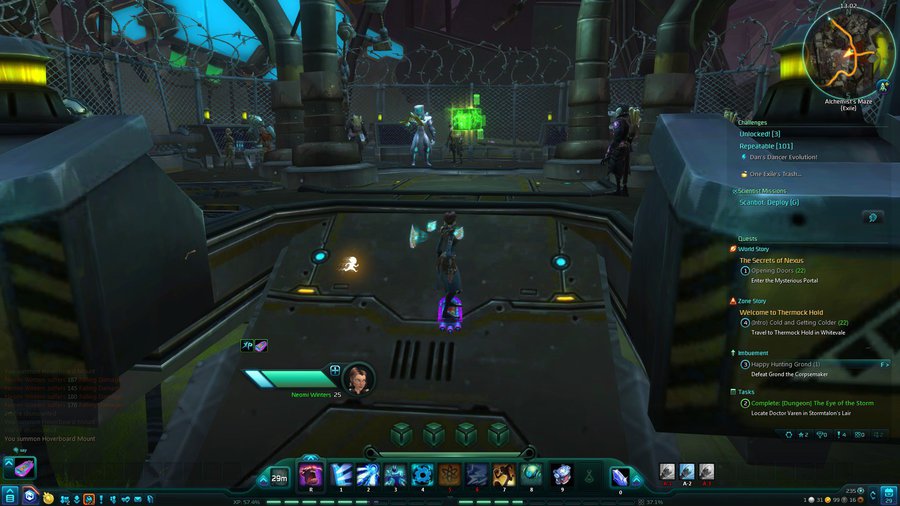Click Neomi Winters' character portrait
900x506 pixels.
pos(358,379)
